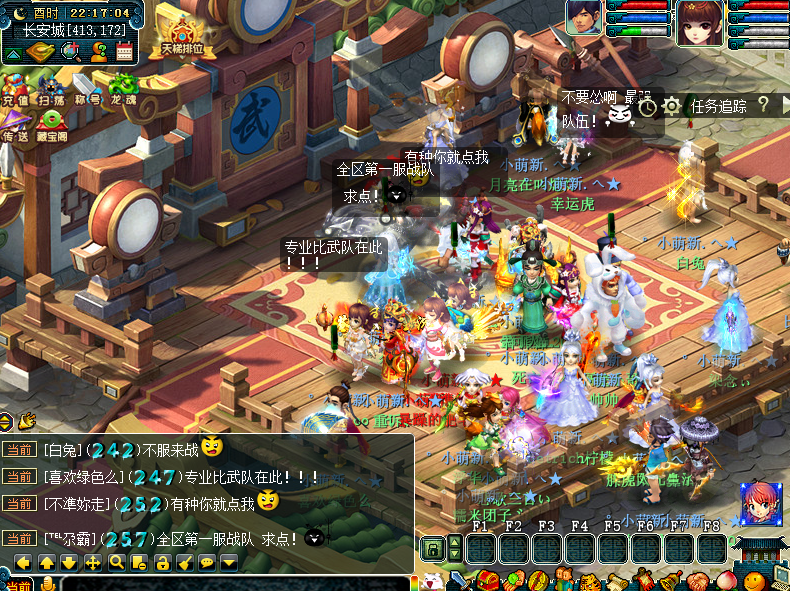Toggle the hotbar padlock lock button
The height and width of the screenshot is (591, 790).
pyautogui.click(x=432, y=548)
